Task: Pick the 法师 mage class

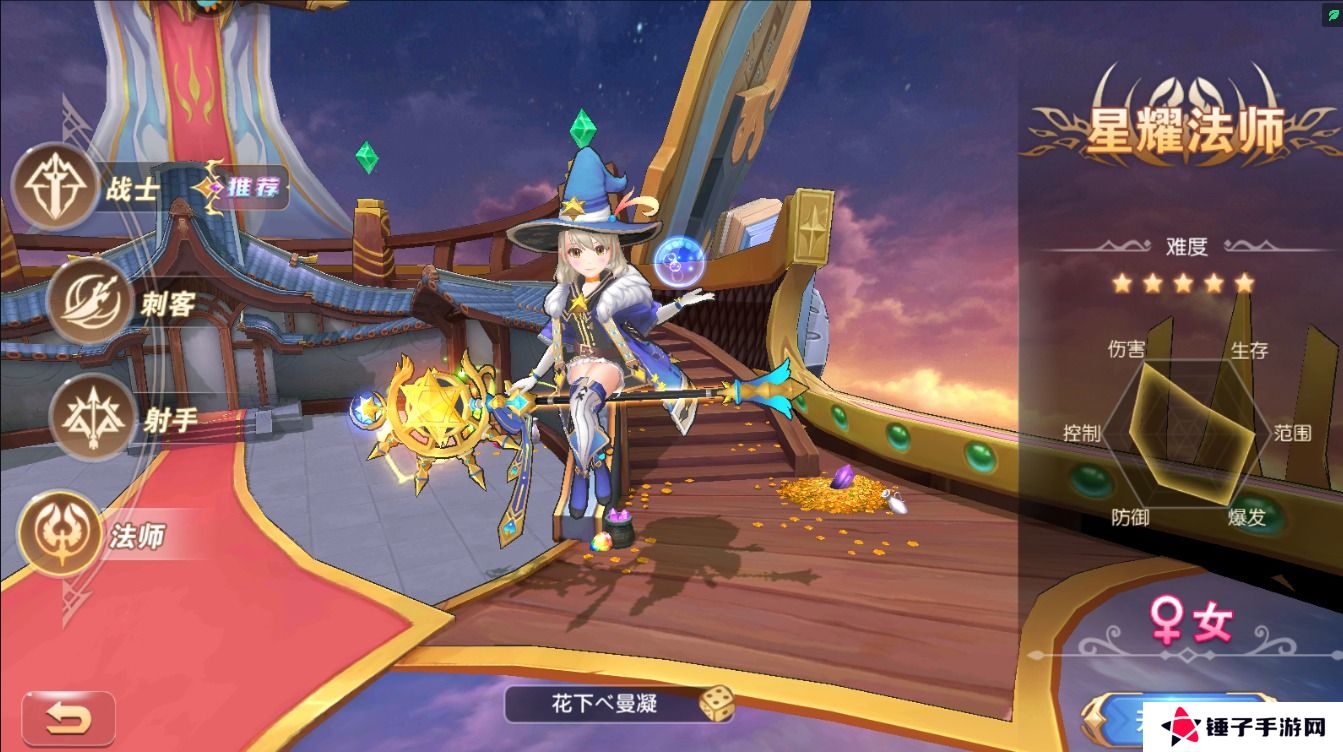Action: [x=62, y=534]
